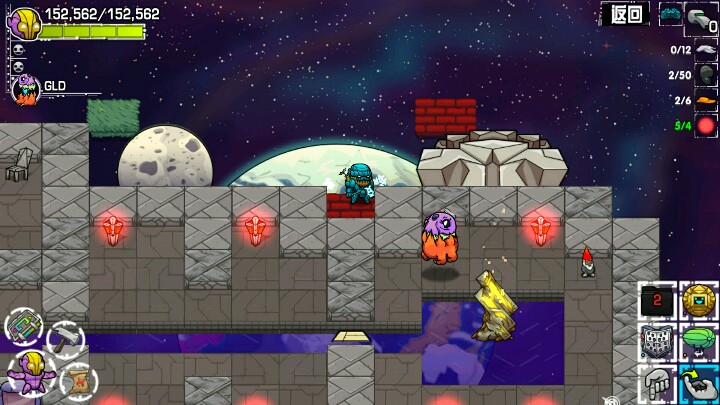Open the character menu via purple hero
Image resolution: width=720 pixels, height=405 pixels.
pyautogui.click(x=29, y=372)
